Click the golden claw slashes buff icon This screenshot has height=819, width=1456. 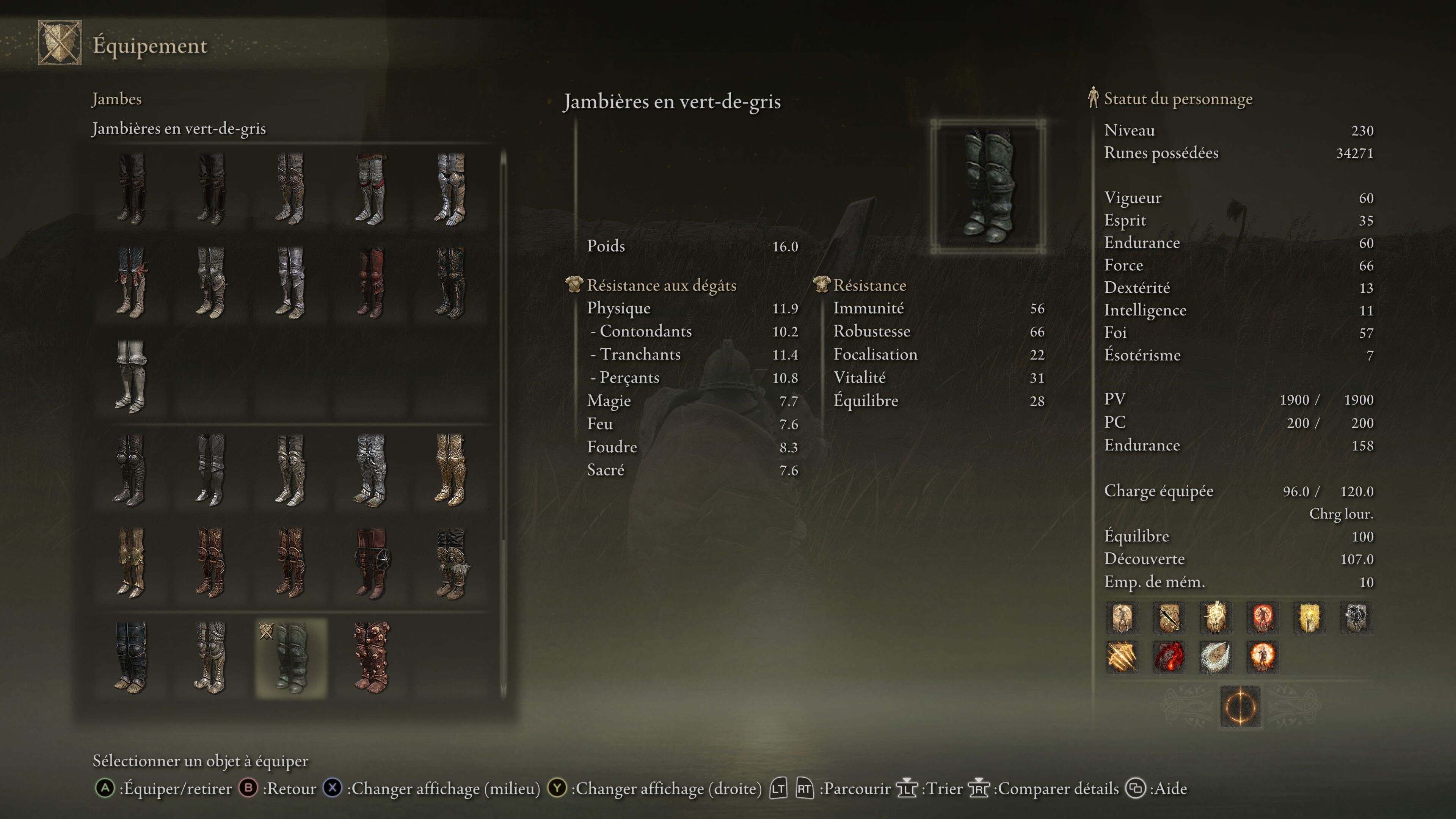1122,657
